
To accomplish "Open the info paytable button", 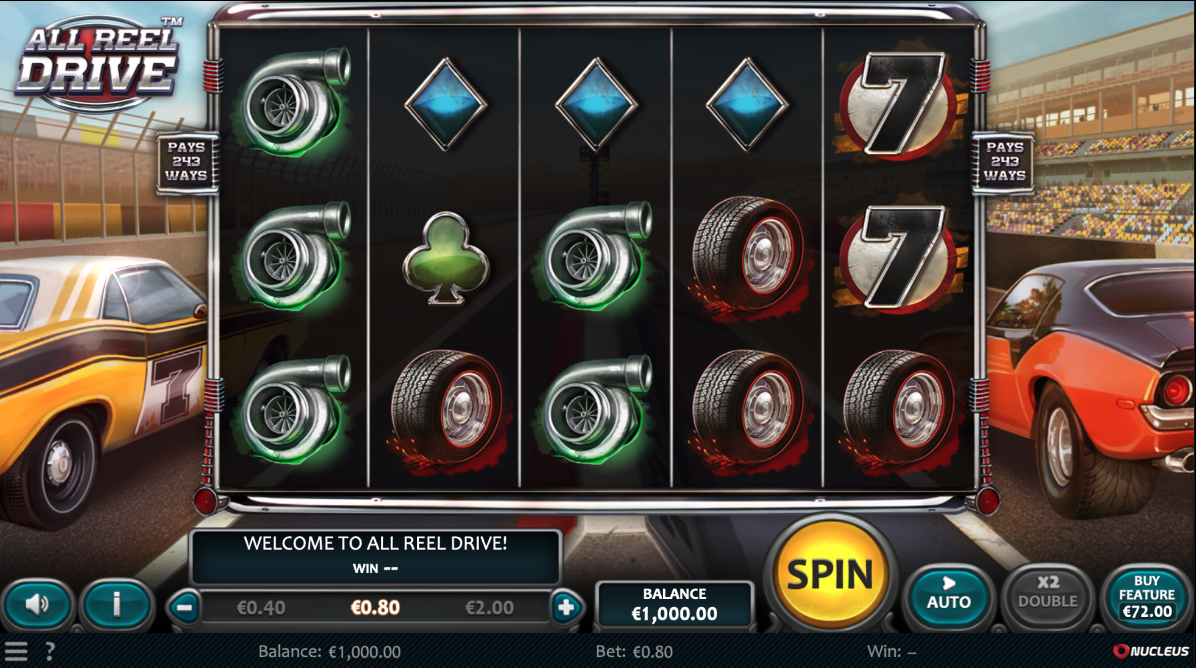I will tap(117, 604).
